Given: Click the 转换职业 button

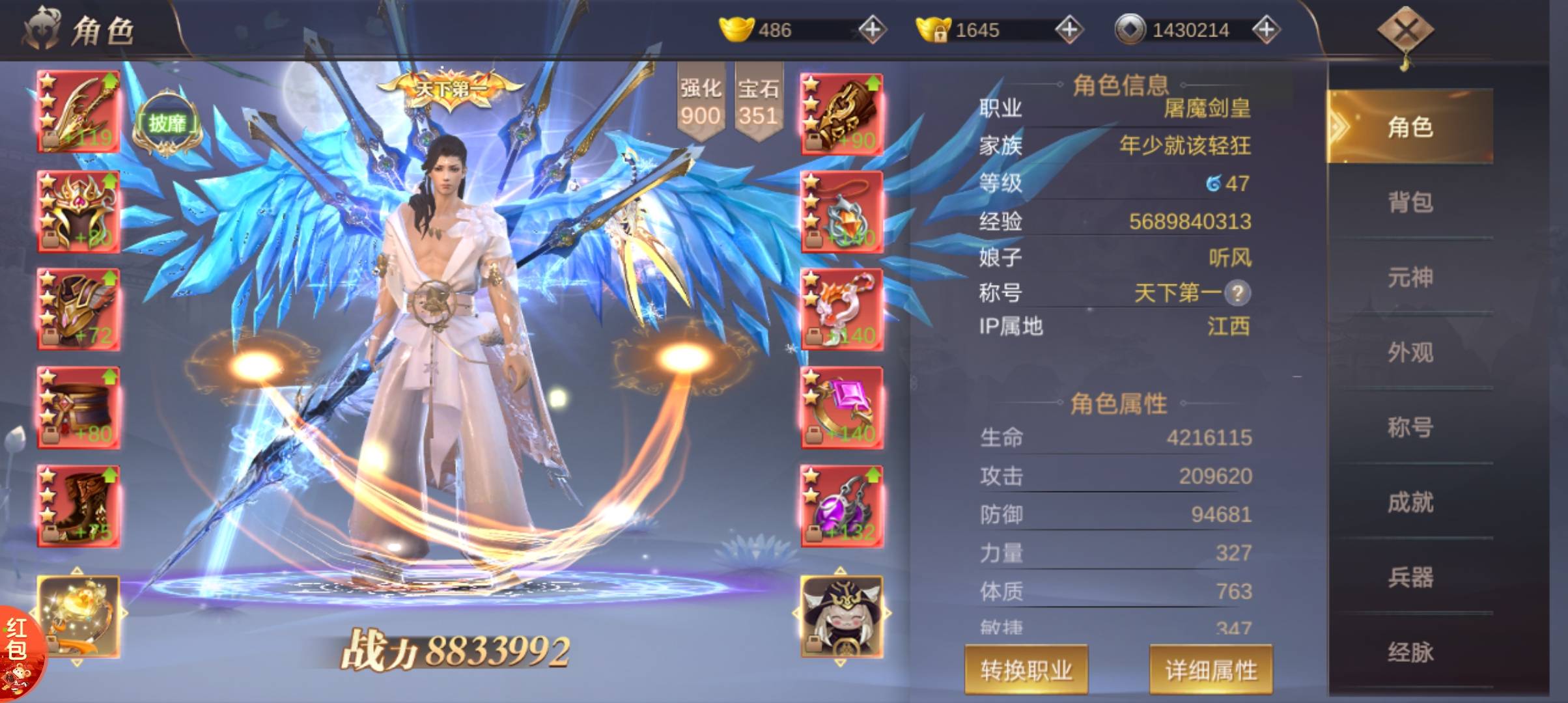Looking at the screenshot, I should [x=1026, y=669].
